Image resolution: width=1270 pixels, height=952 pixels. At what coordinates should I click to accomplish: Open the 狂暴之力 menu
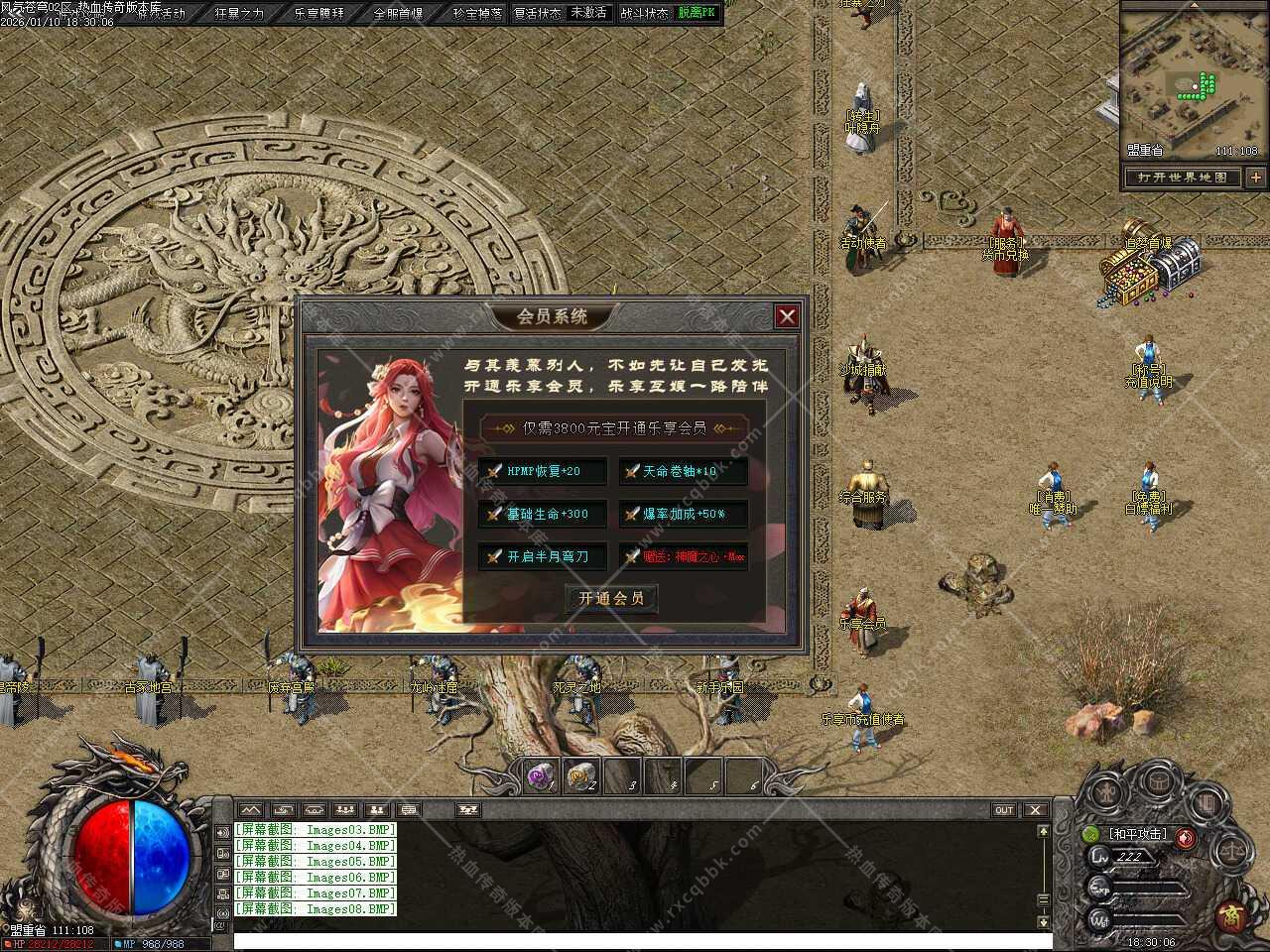pyautogui.click(x=239, y=14)
